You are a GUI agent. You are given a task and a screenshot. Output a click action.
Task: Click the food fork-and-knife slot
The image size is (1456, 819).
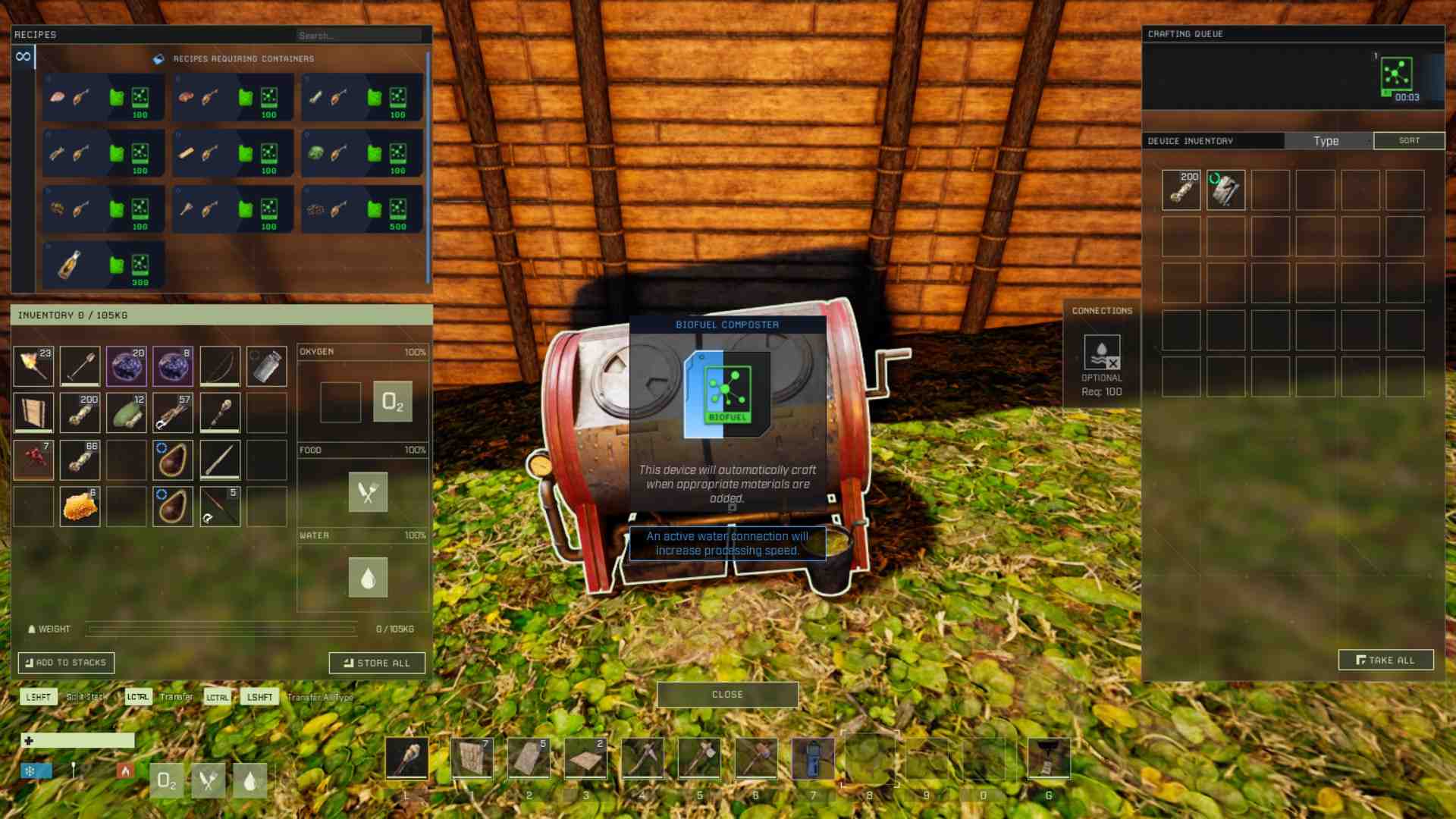click(x=368, y=492)
